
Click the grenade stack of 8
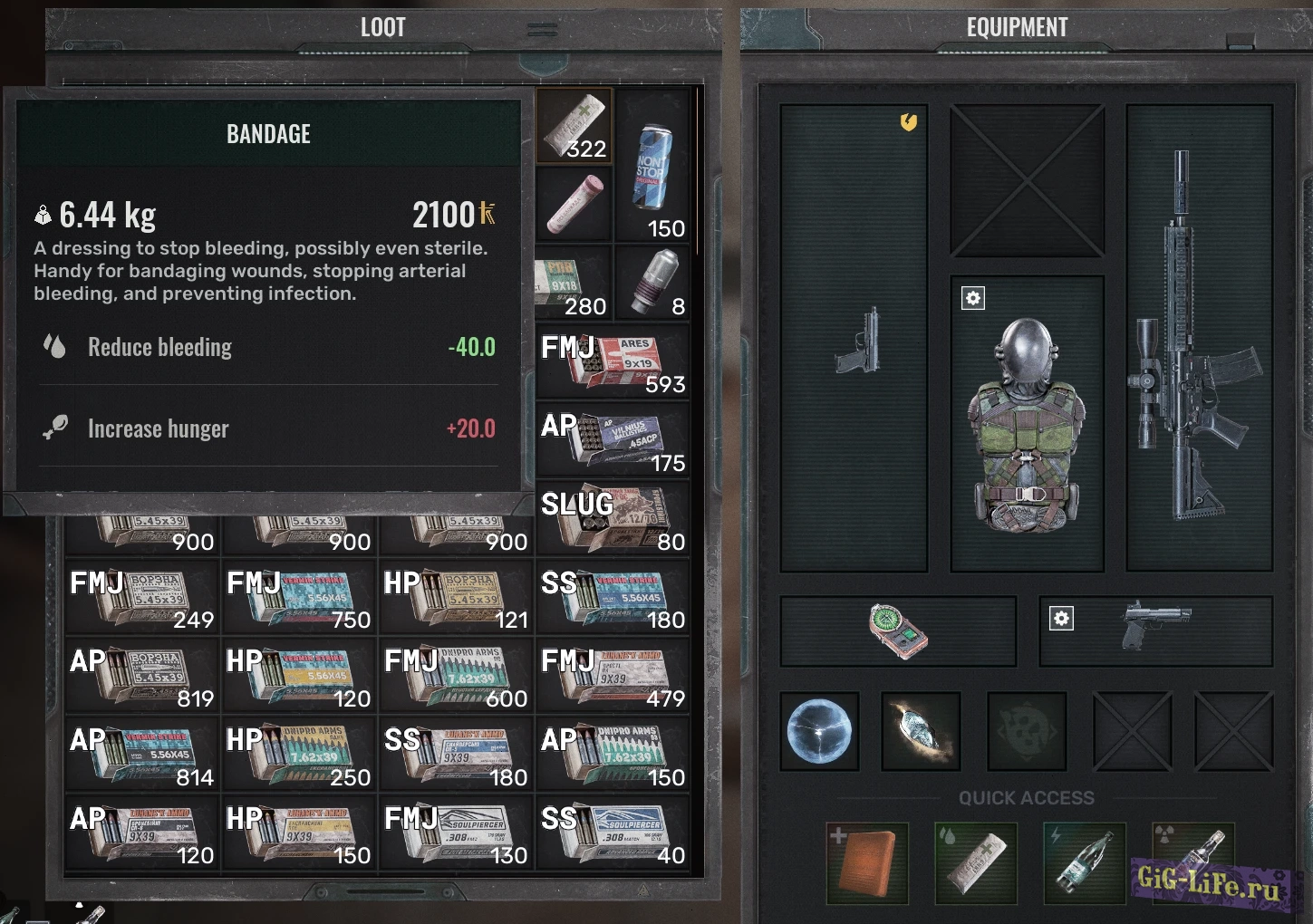pos(652,283)
